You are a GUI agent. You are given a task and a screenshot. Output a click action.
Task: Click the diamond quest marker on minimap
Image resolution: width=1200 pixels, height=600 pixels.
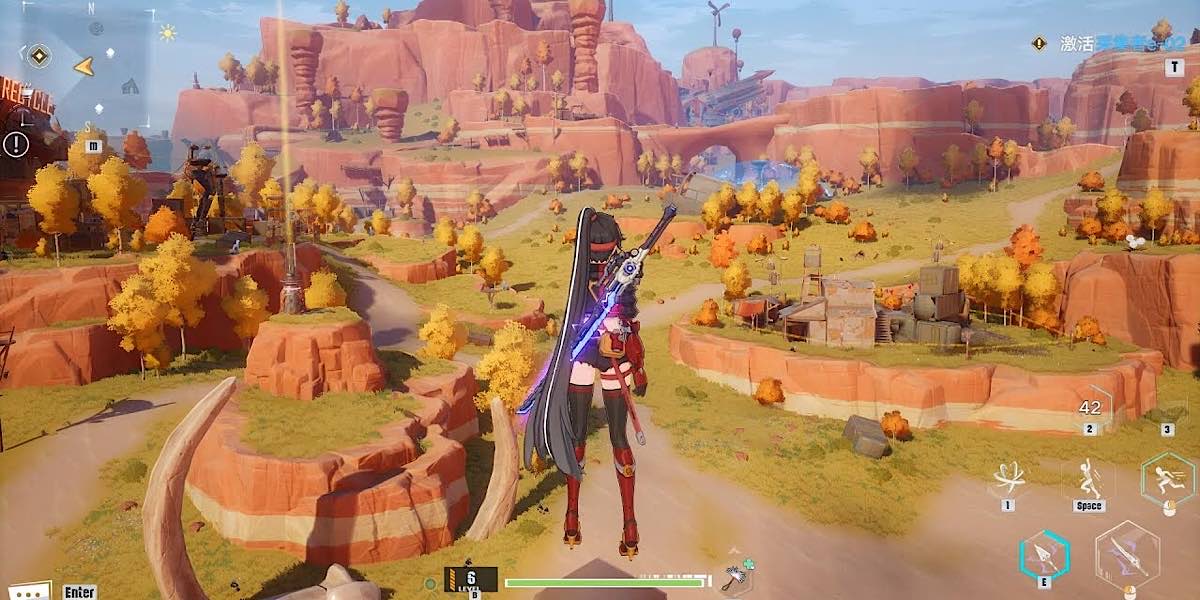coord(38,56)
